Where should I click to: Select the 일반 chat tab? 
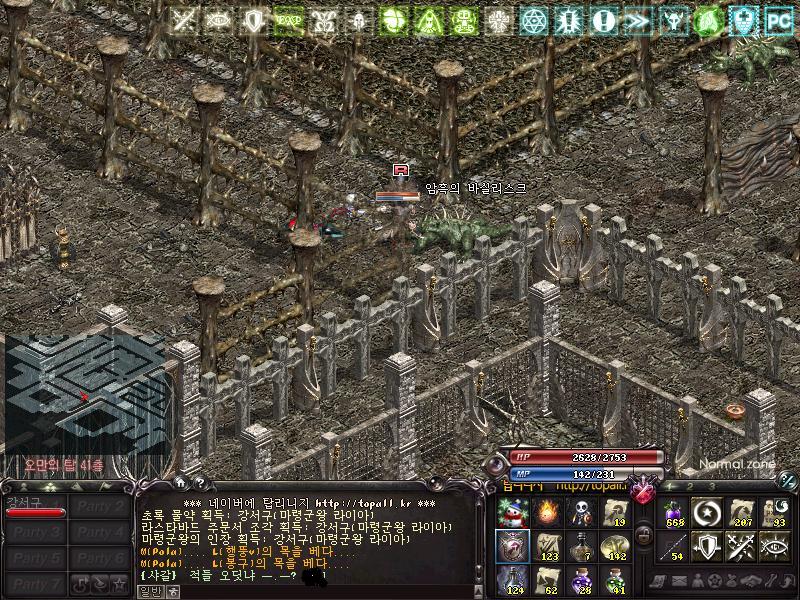pyautogui.click(x=149, y=592)
